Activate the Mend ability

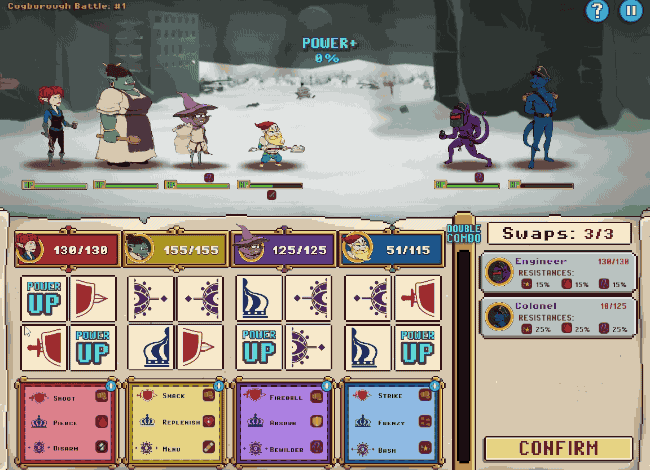[175, 446]
